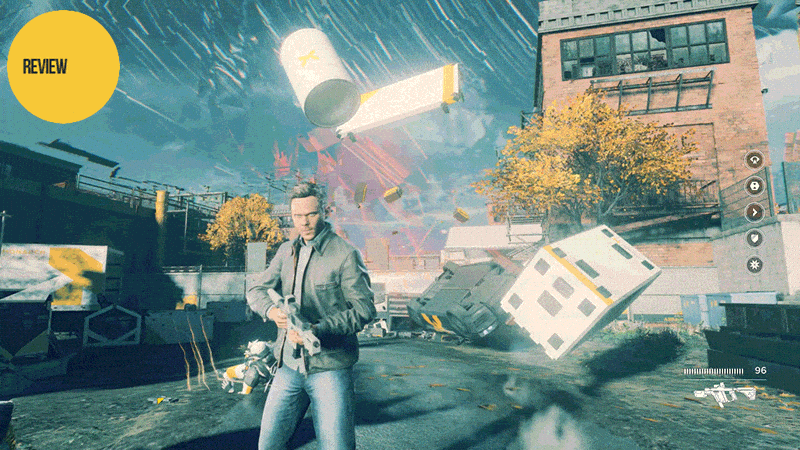Activate the curved-arrow time power icon

[x=755, y=159]
